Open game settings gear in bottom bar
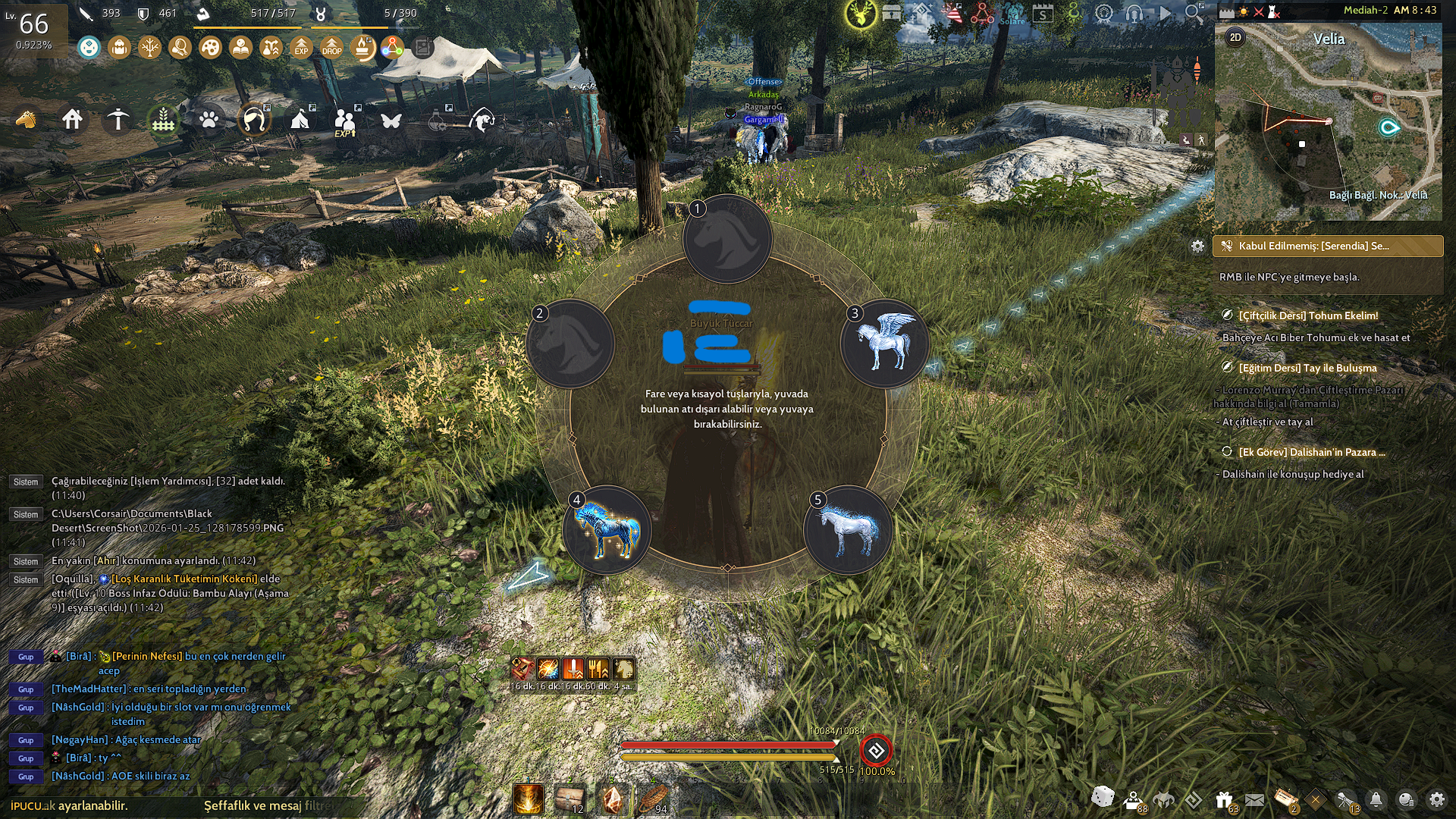This screenshot has height=819, width=1456. (x=1437, y=799)
